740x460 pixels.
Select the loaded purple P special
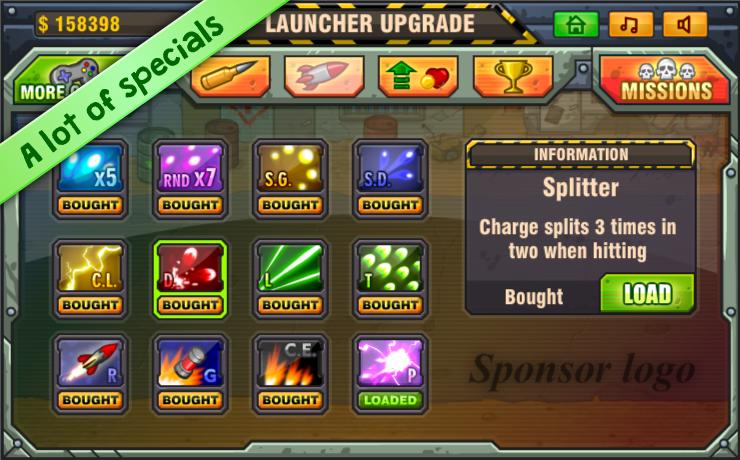point(390,364)
